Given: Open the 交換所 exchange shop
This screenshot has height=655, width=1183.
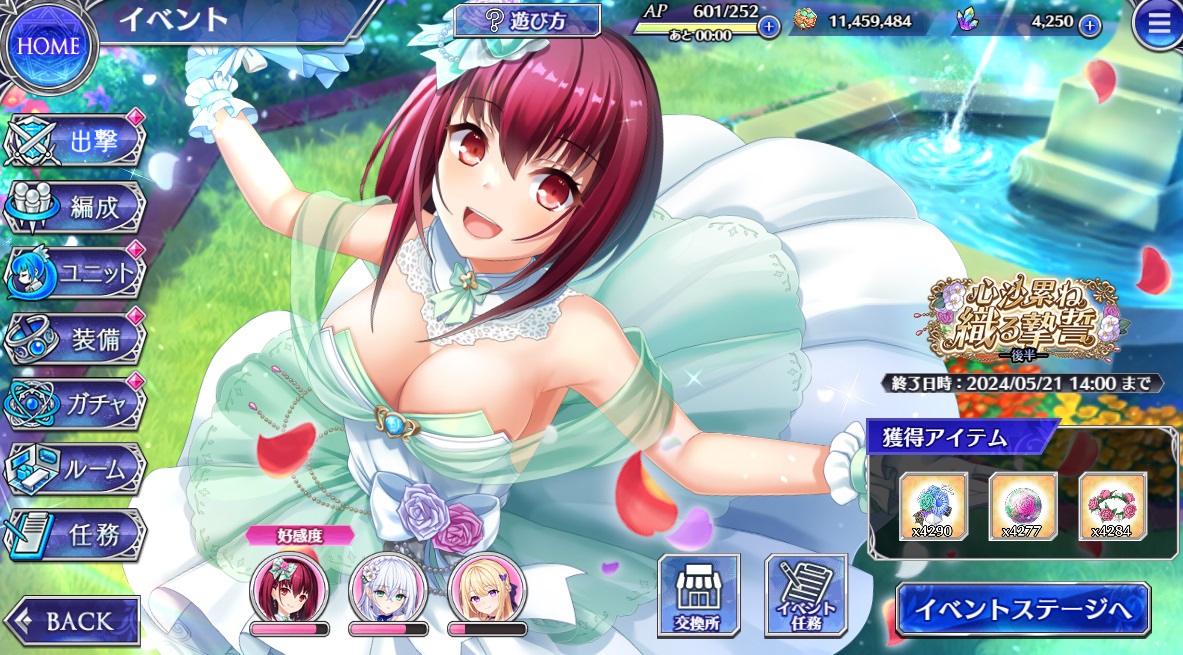Looking at the screenshot, I should [x=698, y=596].
